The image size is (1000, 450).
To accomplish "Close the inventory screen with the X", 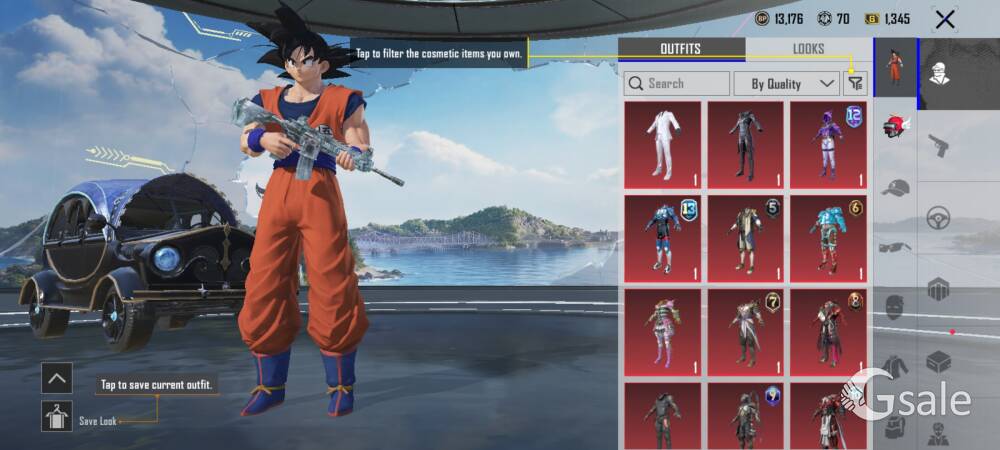I will click(944, 19).
